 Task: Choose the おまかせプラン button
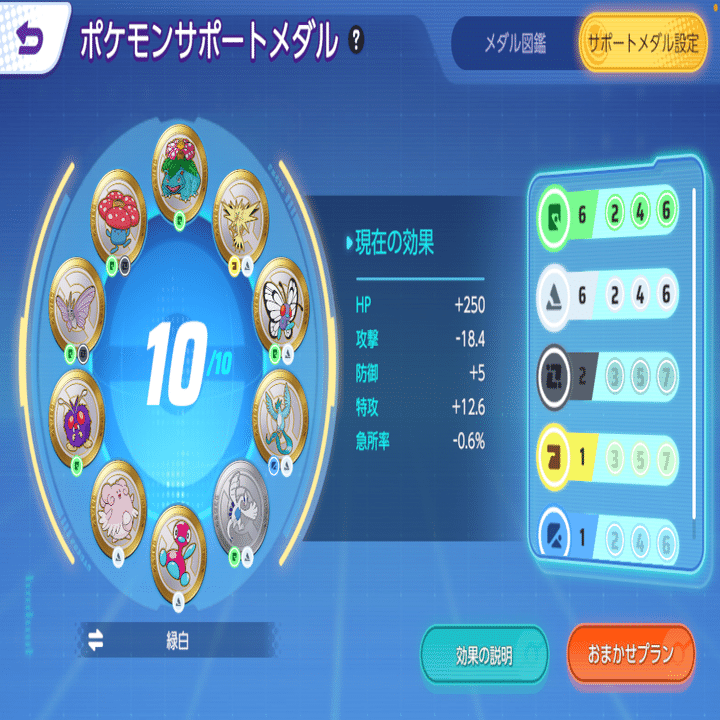pos(630,655)
